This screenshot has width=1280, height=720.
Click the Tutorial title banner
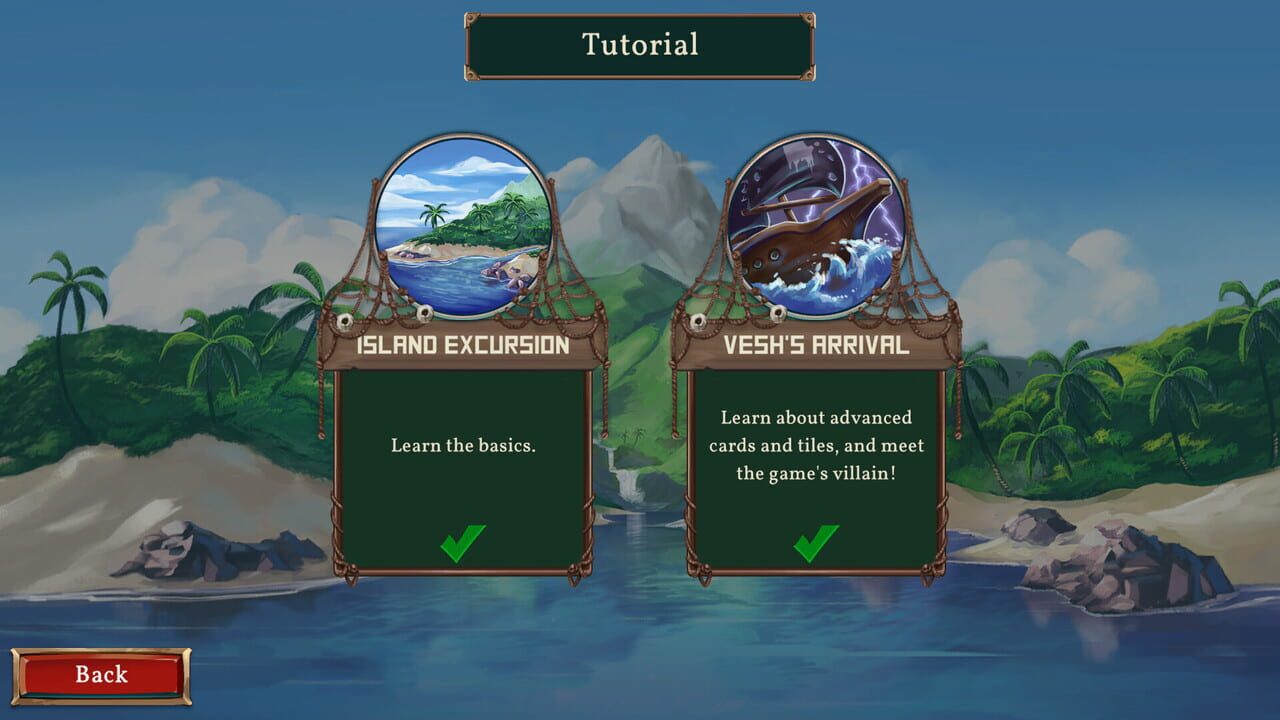638,44
